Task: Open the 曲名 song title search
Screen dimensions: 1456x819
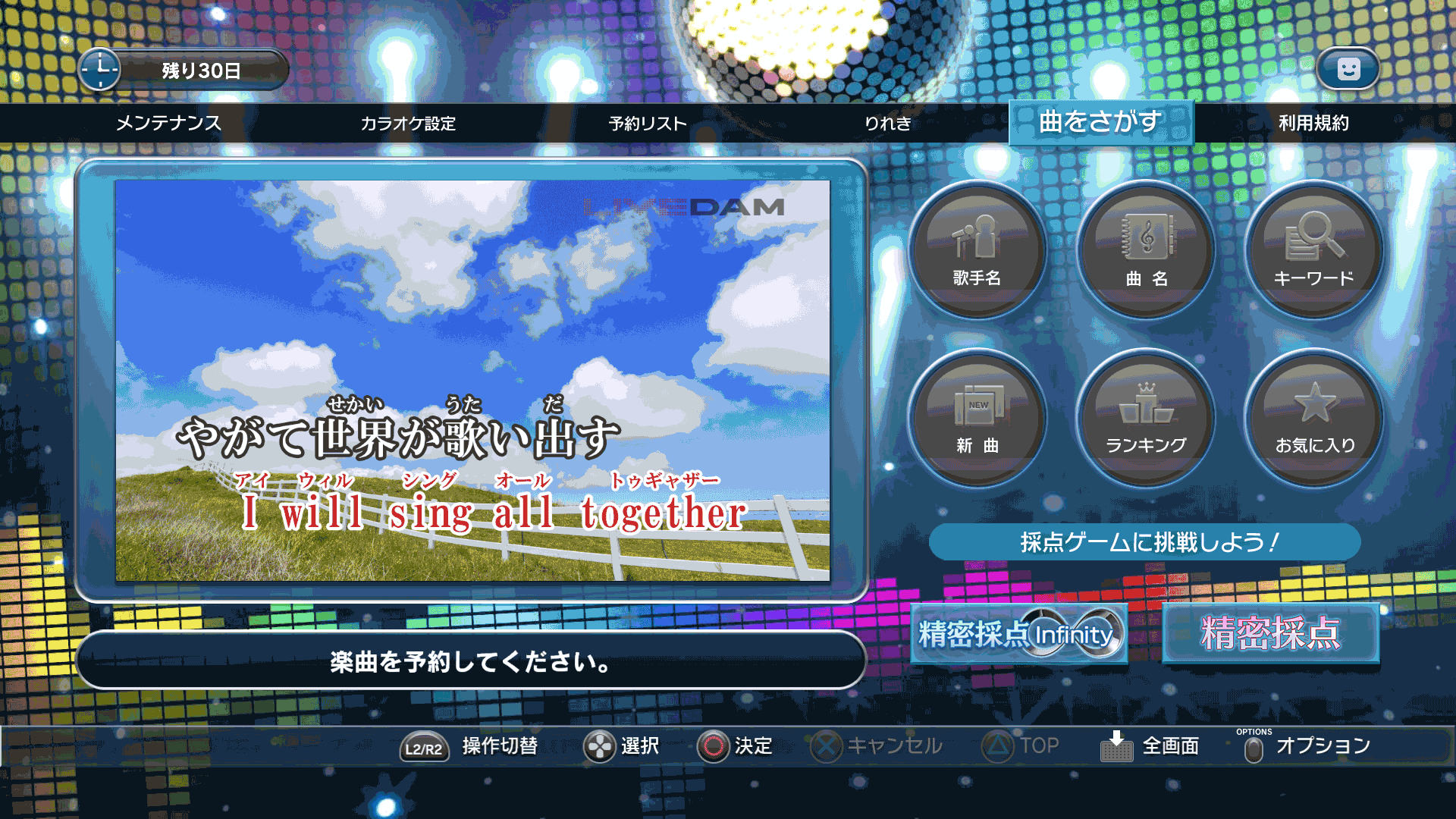Action: click(1147, 250)
